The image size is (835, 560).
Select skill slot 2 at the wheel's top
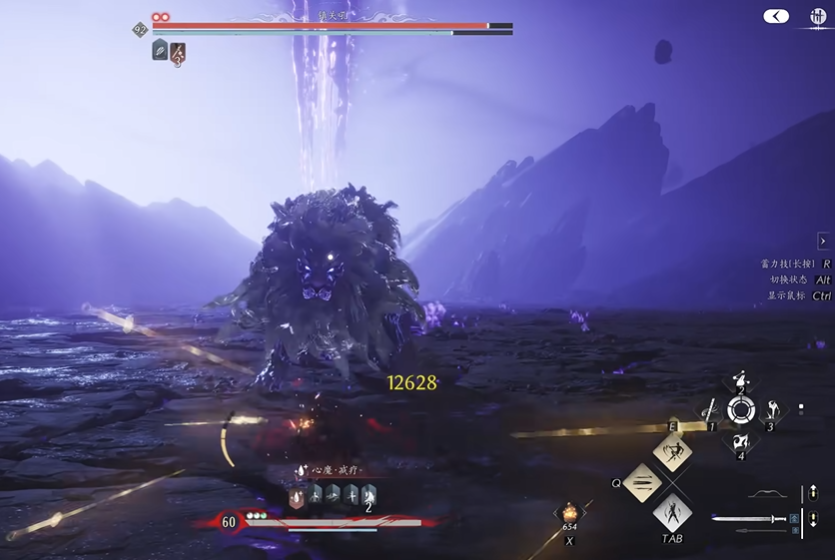[740, 380]
